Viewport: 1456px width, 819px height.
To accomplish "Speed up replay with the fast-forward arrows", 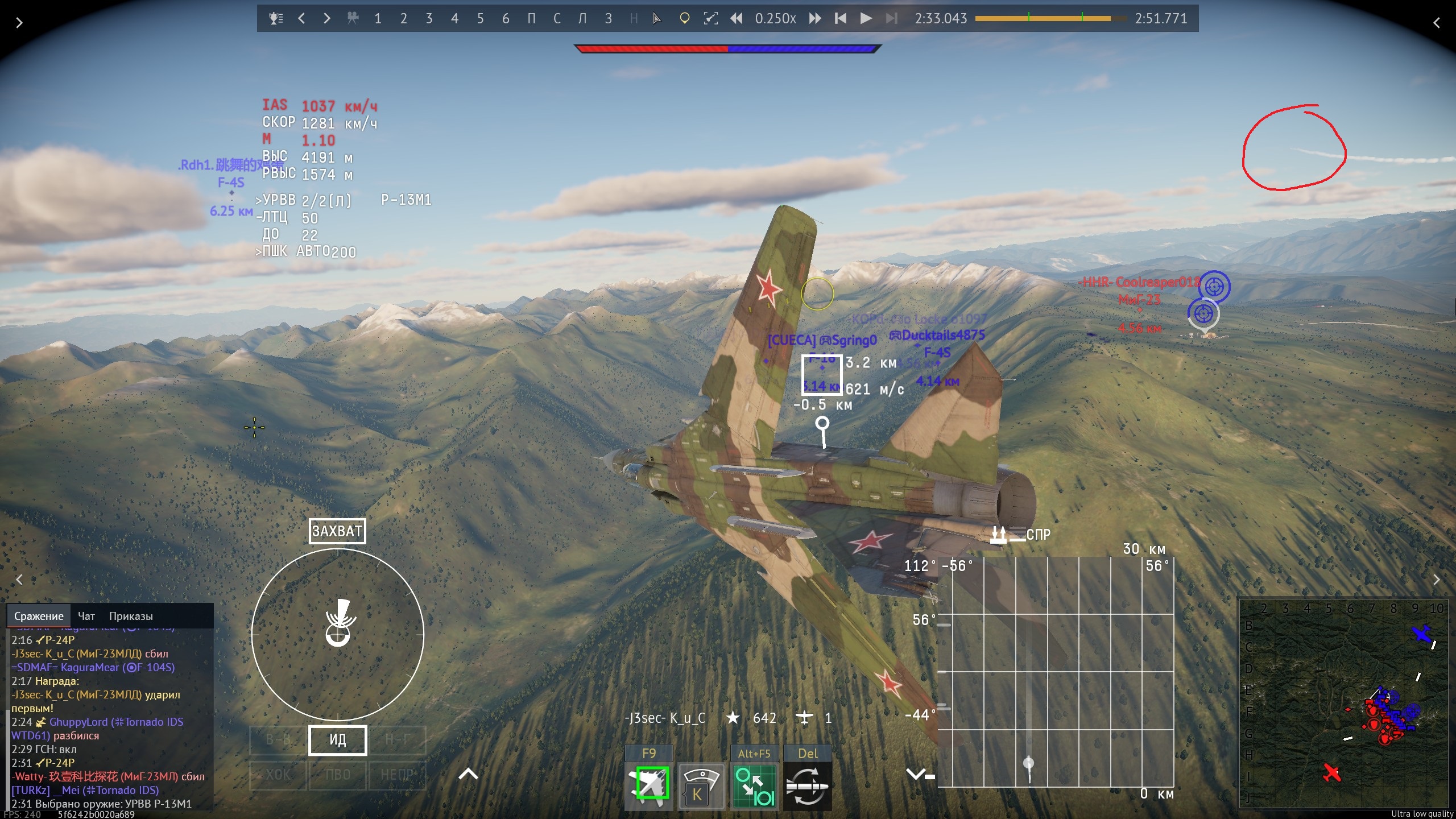I will click(815, 19).
